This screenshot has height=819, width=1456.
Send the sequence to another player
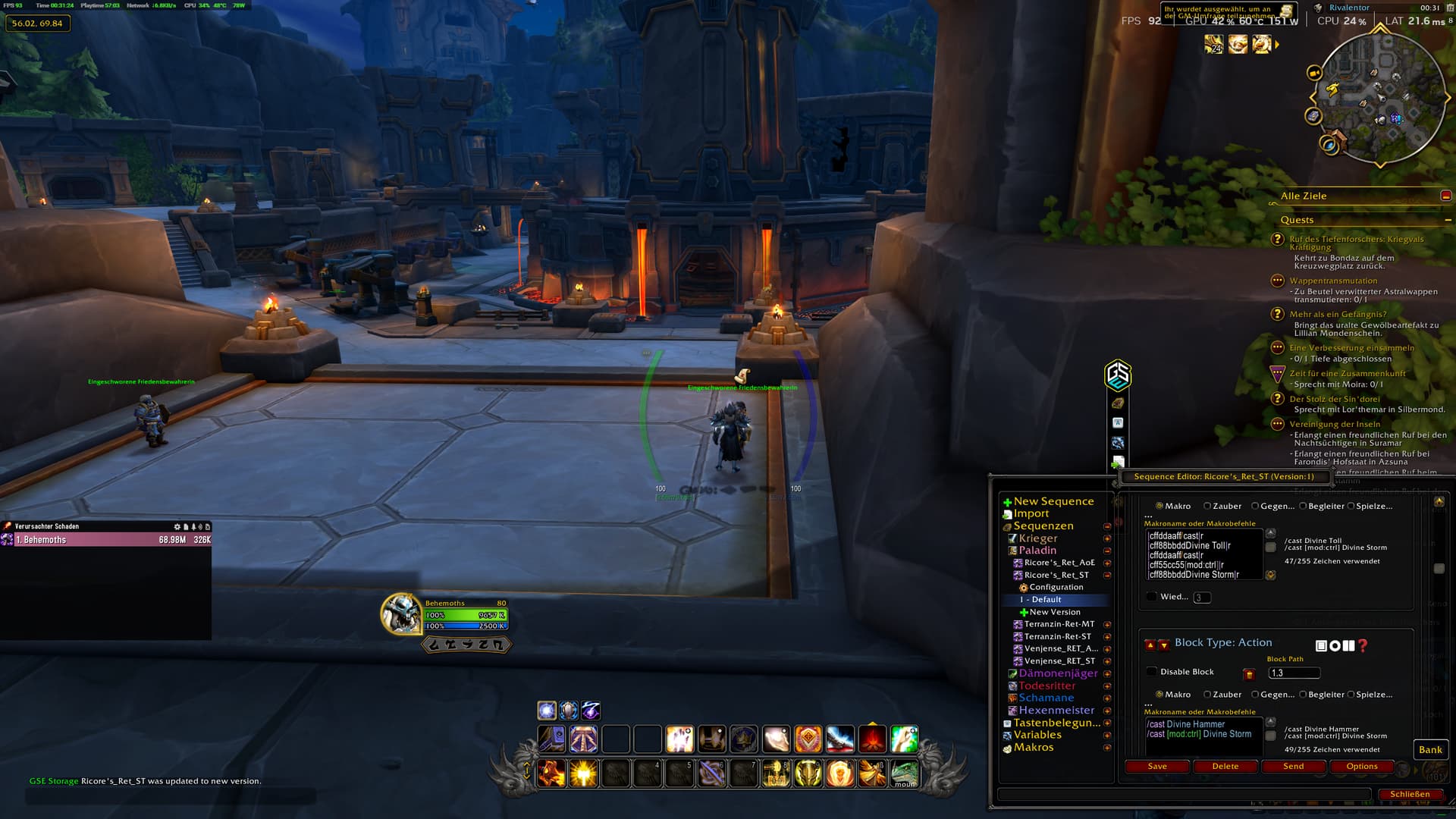(x=1293, y=767)
